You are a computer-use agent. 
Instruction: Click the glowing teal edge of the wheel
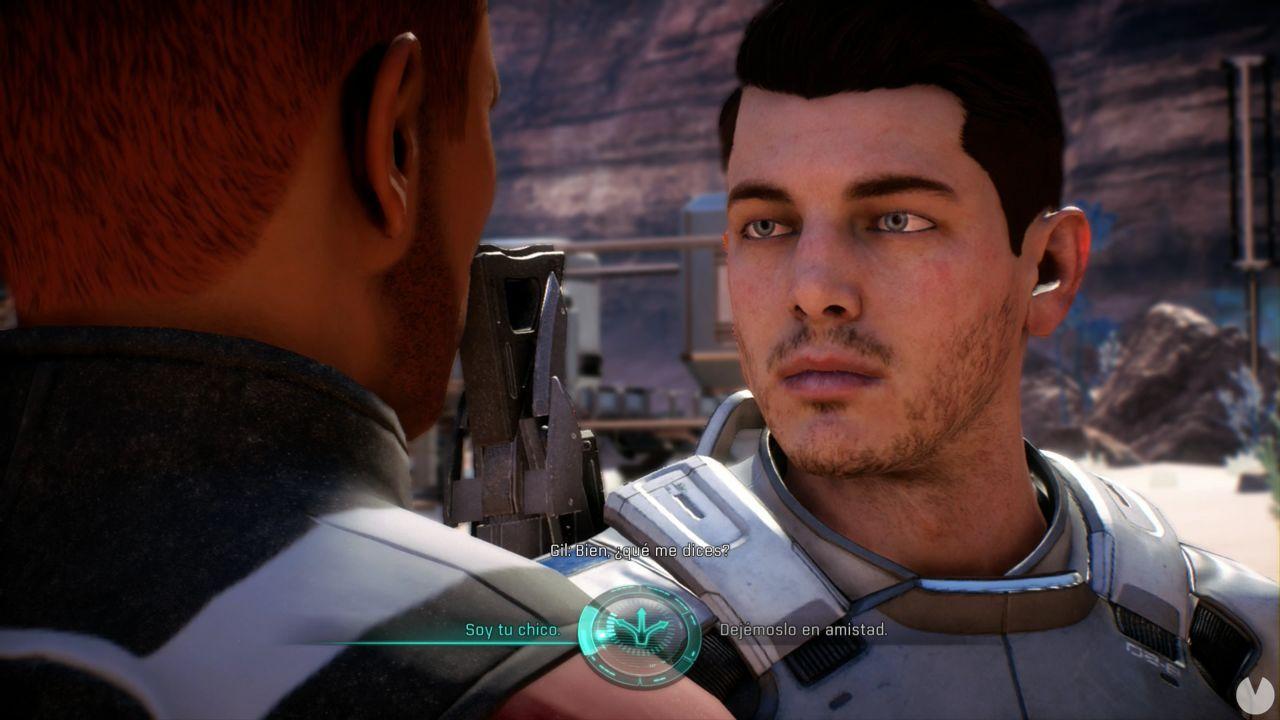click(588, 630)
